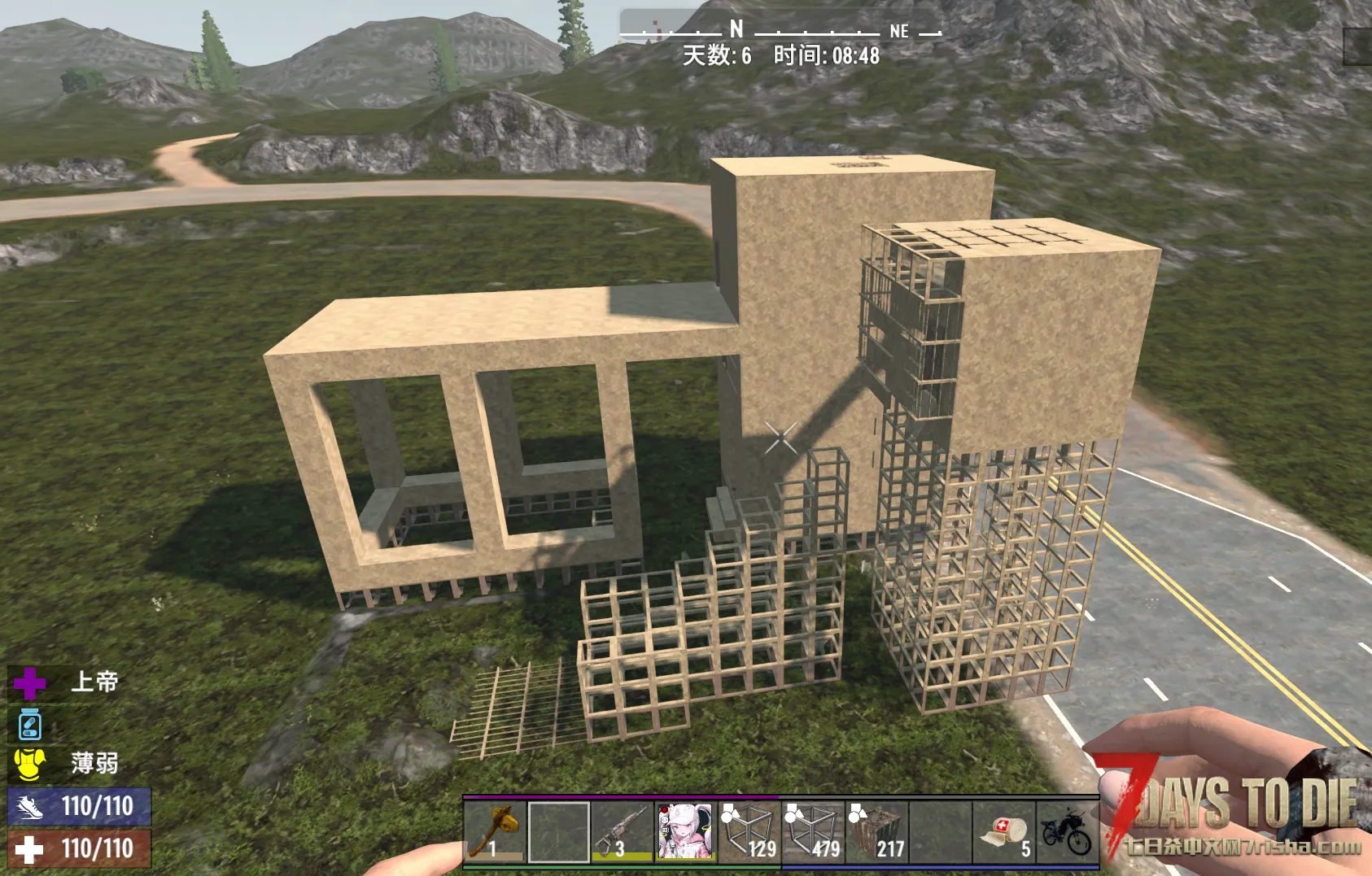This screenshot has height=876, width=1372.
Task: Choose the anime girl card hotbar slot
Action: click(x=685, y=831)
